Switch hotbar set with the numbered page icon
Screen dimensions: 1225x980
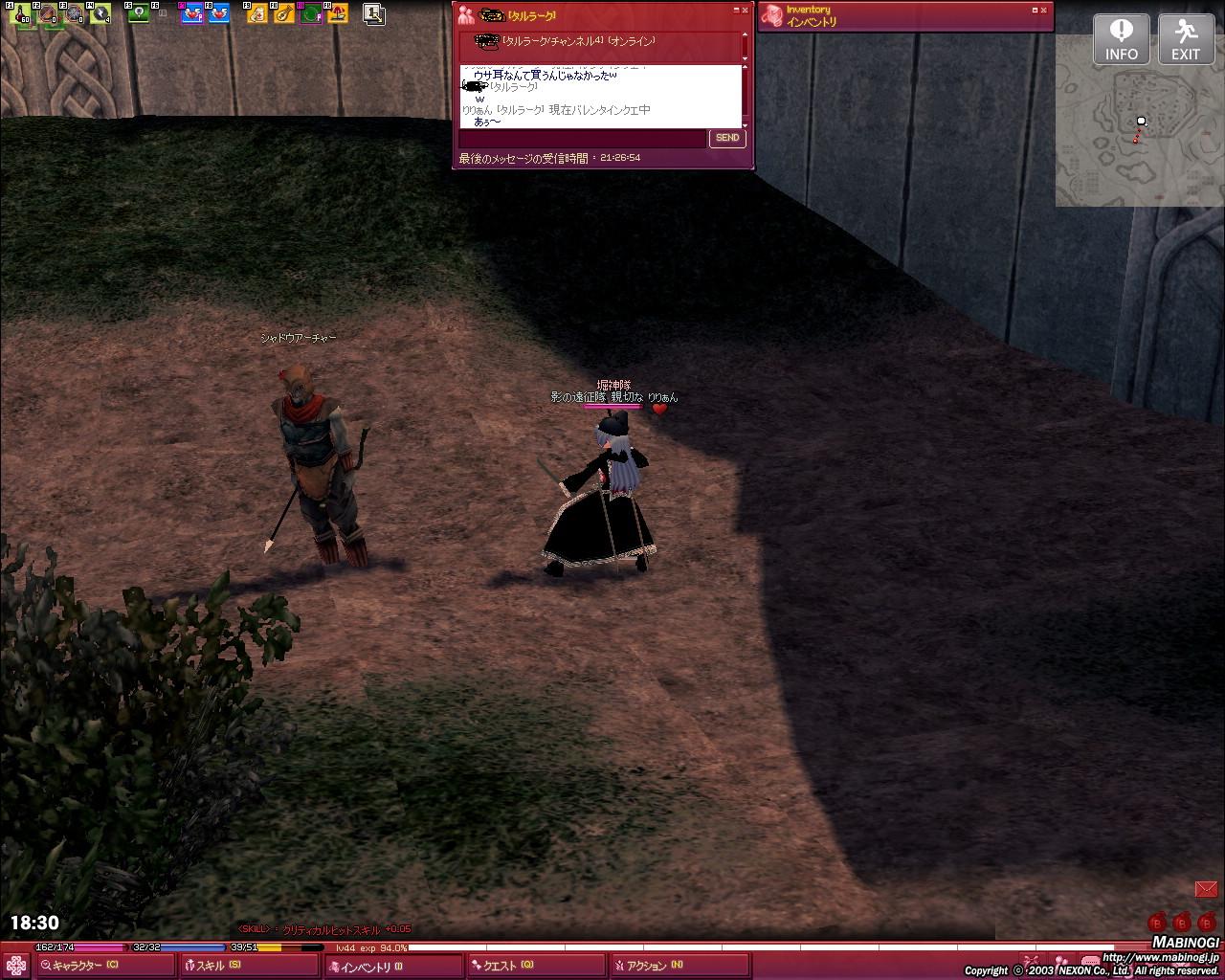[x=373, y=13]
